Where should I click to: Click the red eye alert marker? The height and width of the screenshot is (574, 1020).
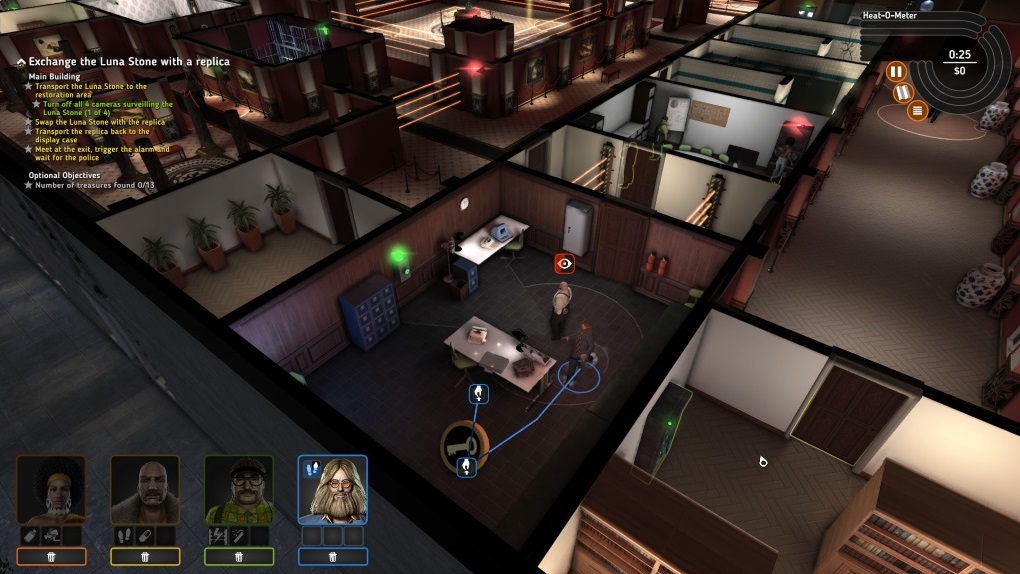click(x=565, y=263)
